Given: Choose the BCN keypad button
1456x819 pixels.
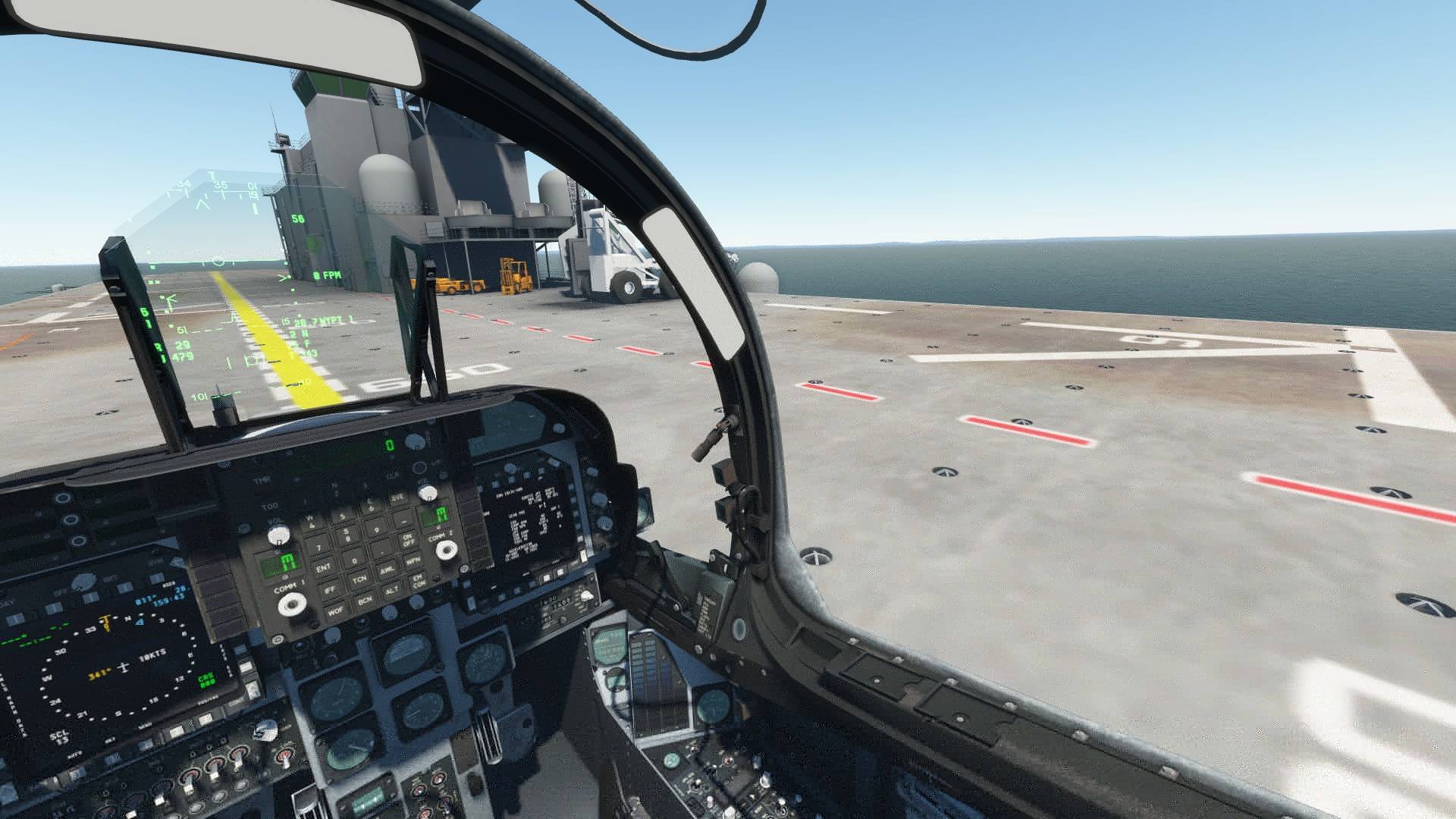Looking at the screenshot, I should pos(365,600).
